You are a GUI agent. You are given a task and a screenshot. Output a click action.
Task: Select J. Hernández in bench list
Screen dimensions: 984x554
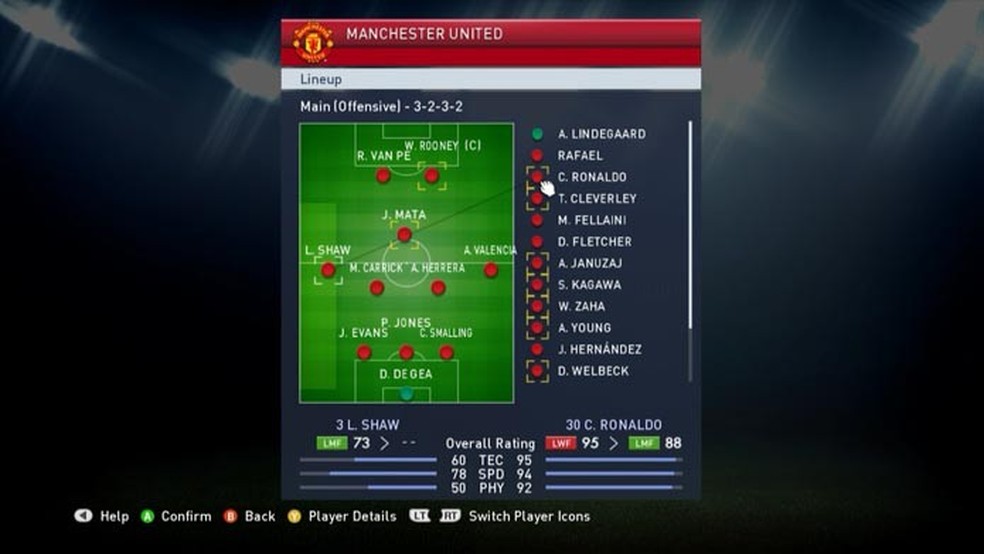click(x=599, y=350)
